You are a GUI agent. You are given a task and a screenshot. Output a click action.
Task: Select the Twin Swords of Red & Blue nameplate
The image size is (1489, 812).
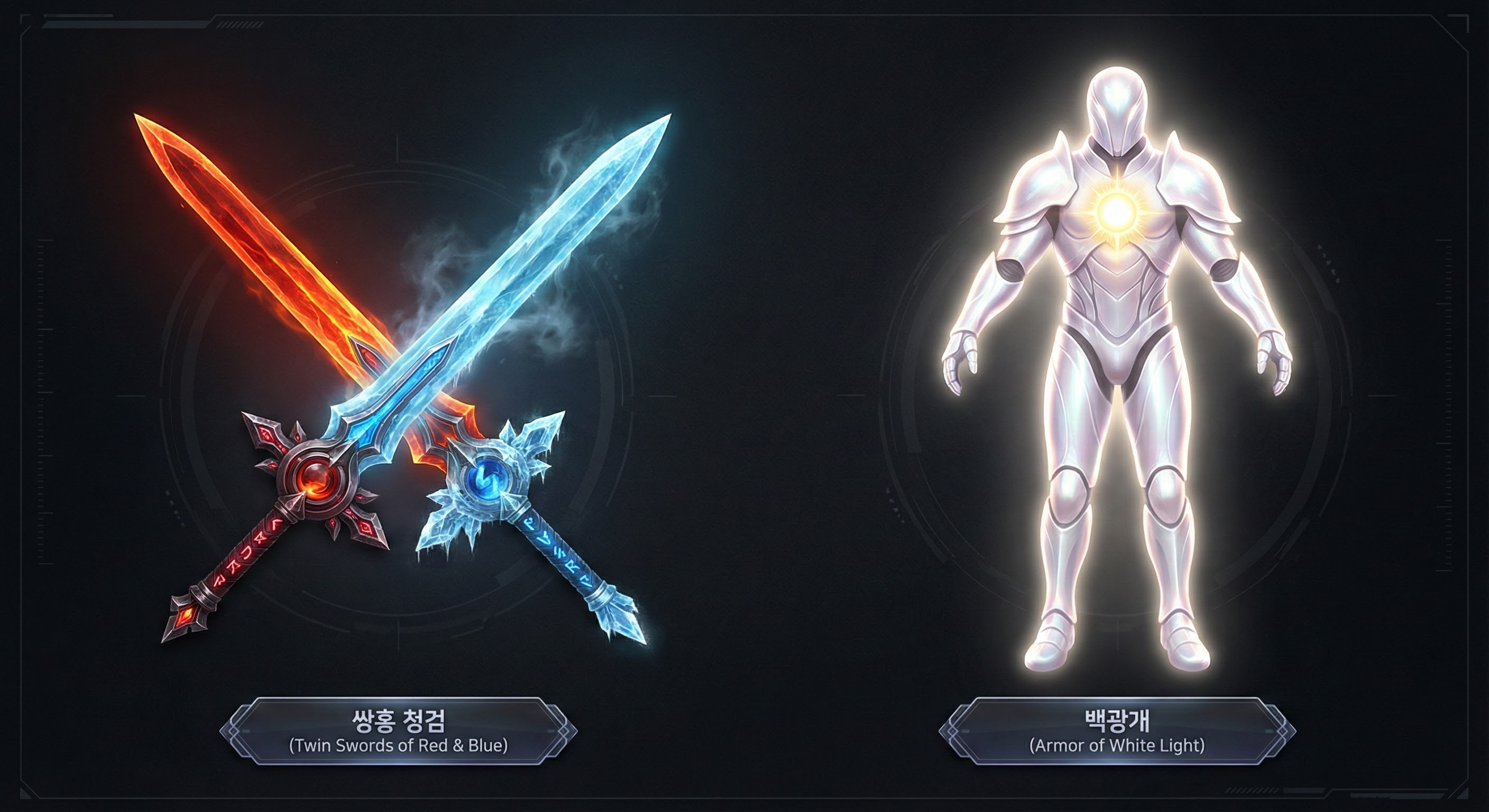click(x=398, y=732)
